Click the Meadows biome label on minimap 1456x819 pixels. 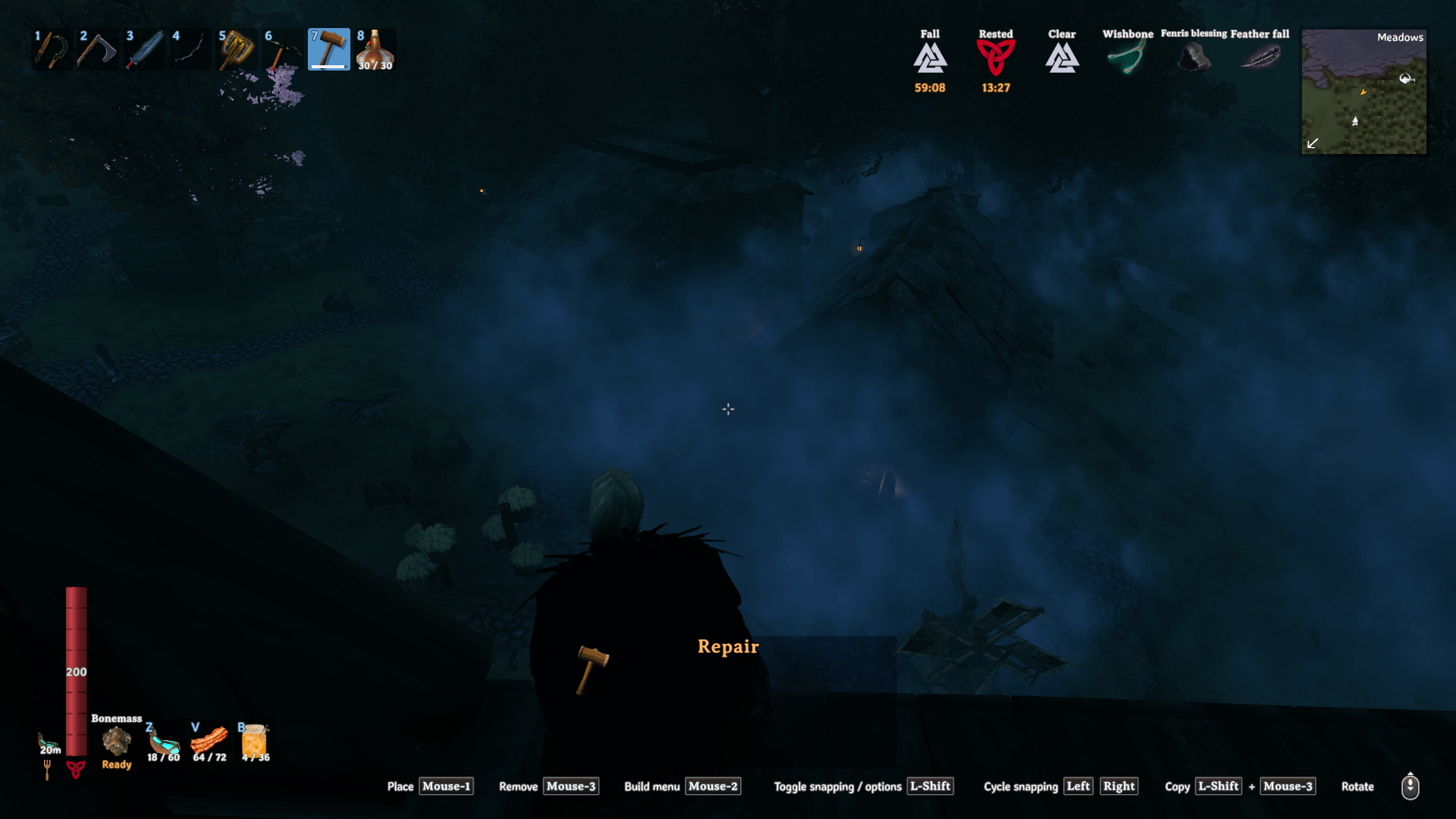[1399, 36]
